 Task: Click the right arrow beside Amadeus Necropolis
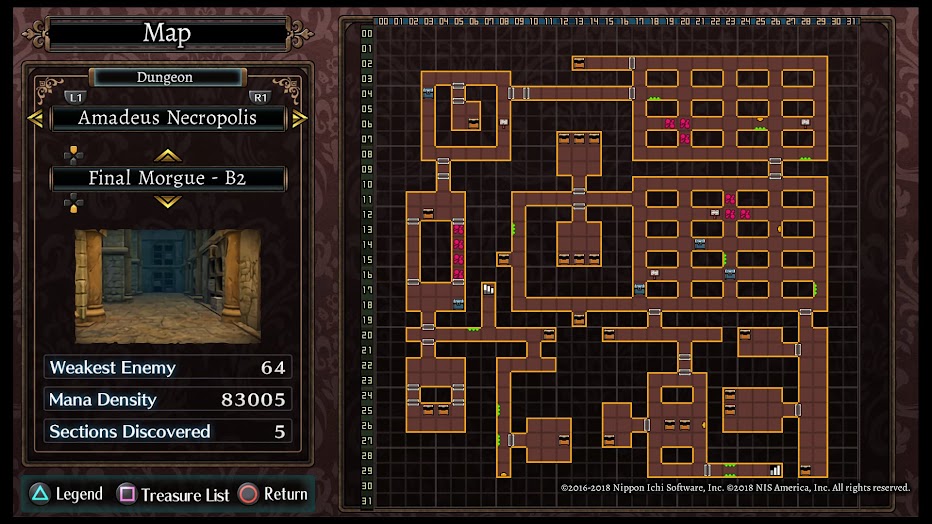pos(299,118)
